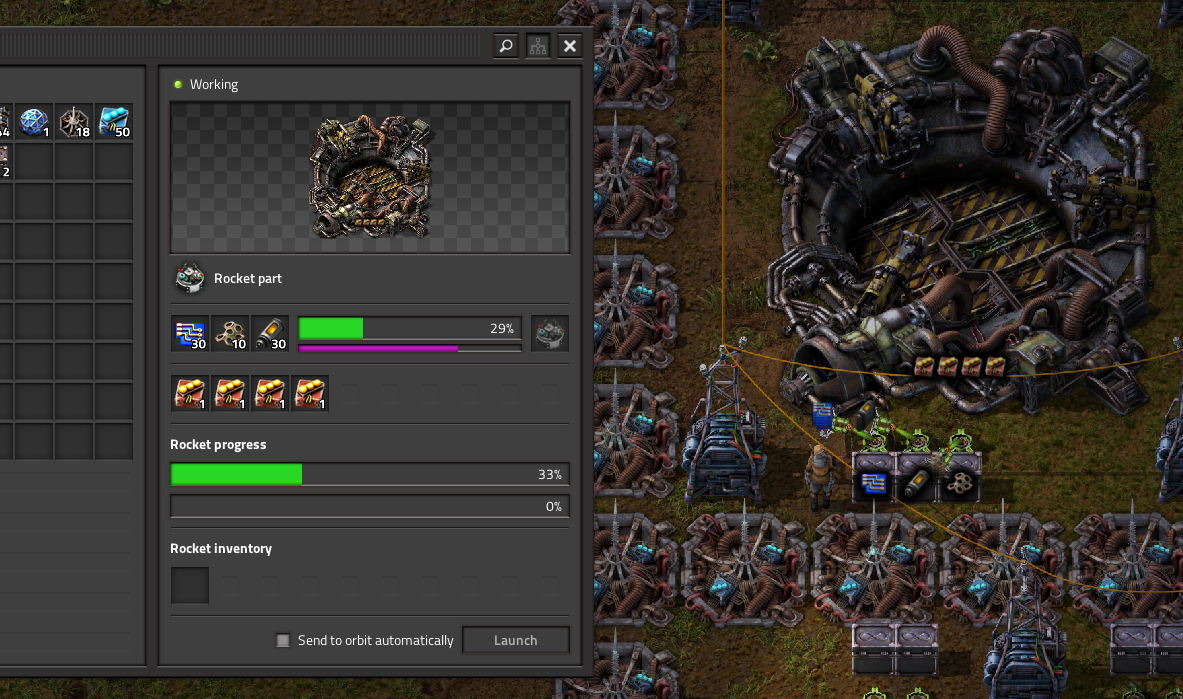Select the beacon stack of 18
The image size is (1183, 699).
(74, 122)
